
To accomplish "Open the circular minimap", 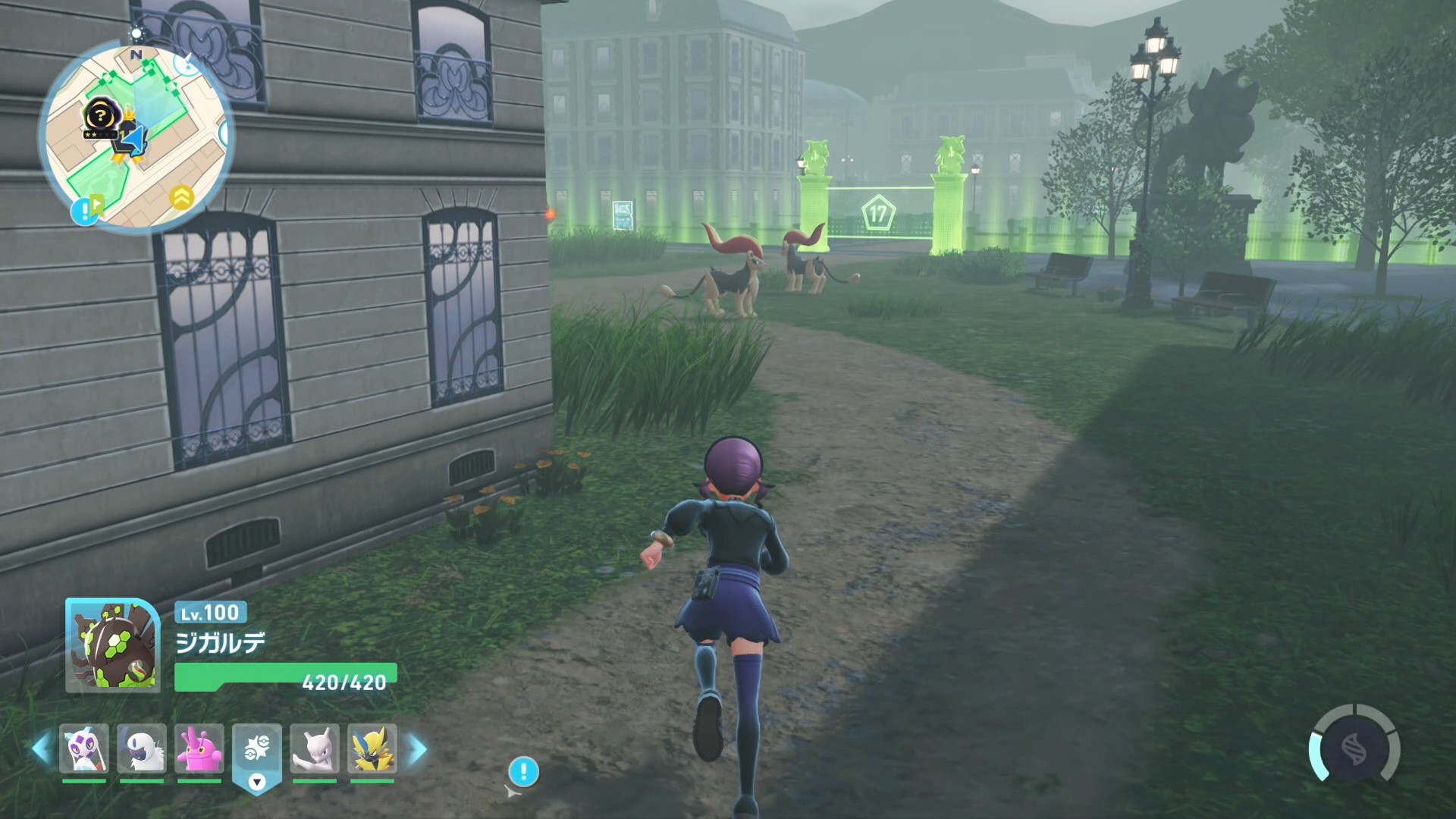I will 135,135.
